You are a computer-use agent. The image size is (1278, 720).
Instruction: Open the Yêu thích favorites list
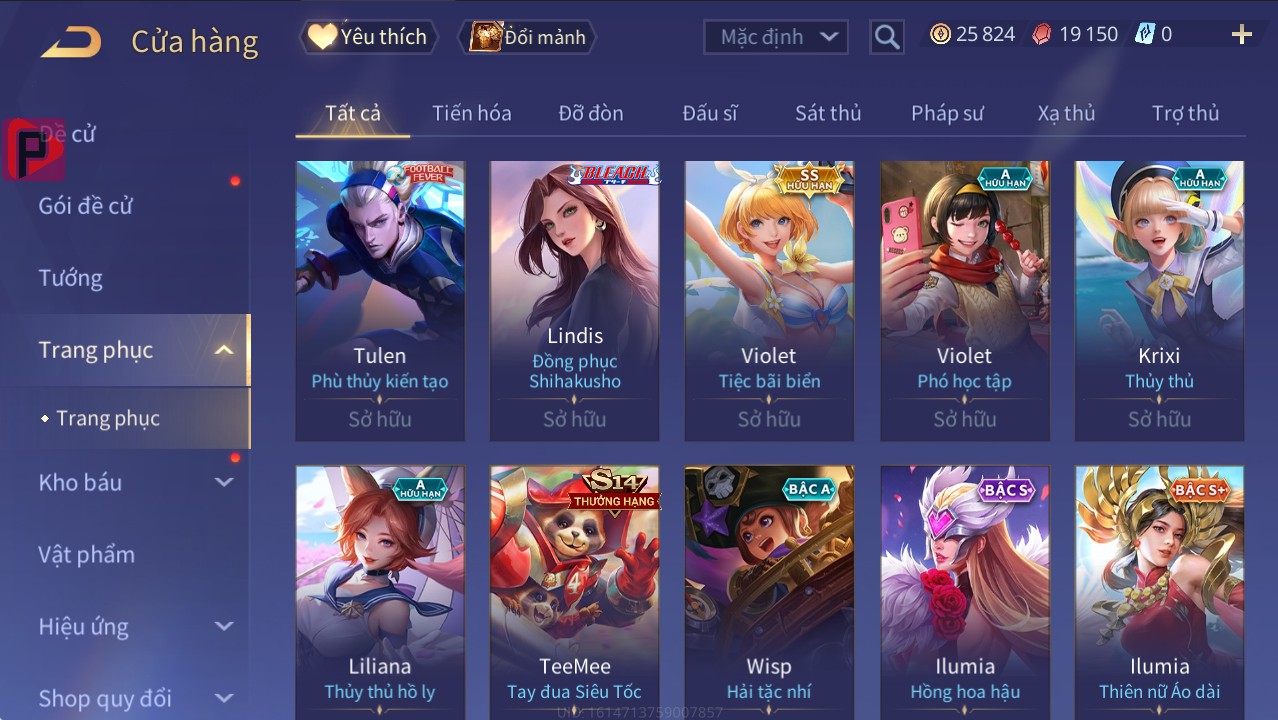coord(367,37)
